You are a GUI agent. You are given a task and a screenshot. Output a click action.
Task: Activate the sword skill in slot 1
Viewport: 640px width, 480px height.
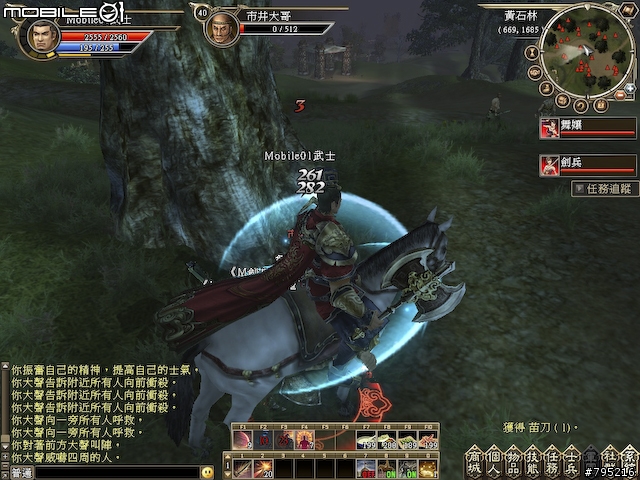[242, 468]
